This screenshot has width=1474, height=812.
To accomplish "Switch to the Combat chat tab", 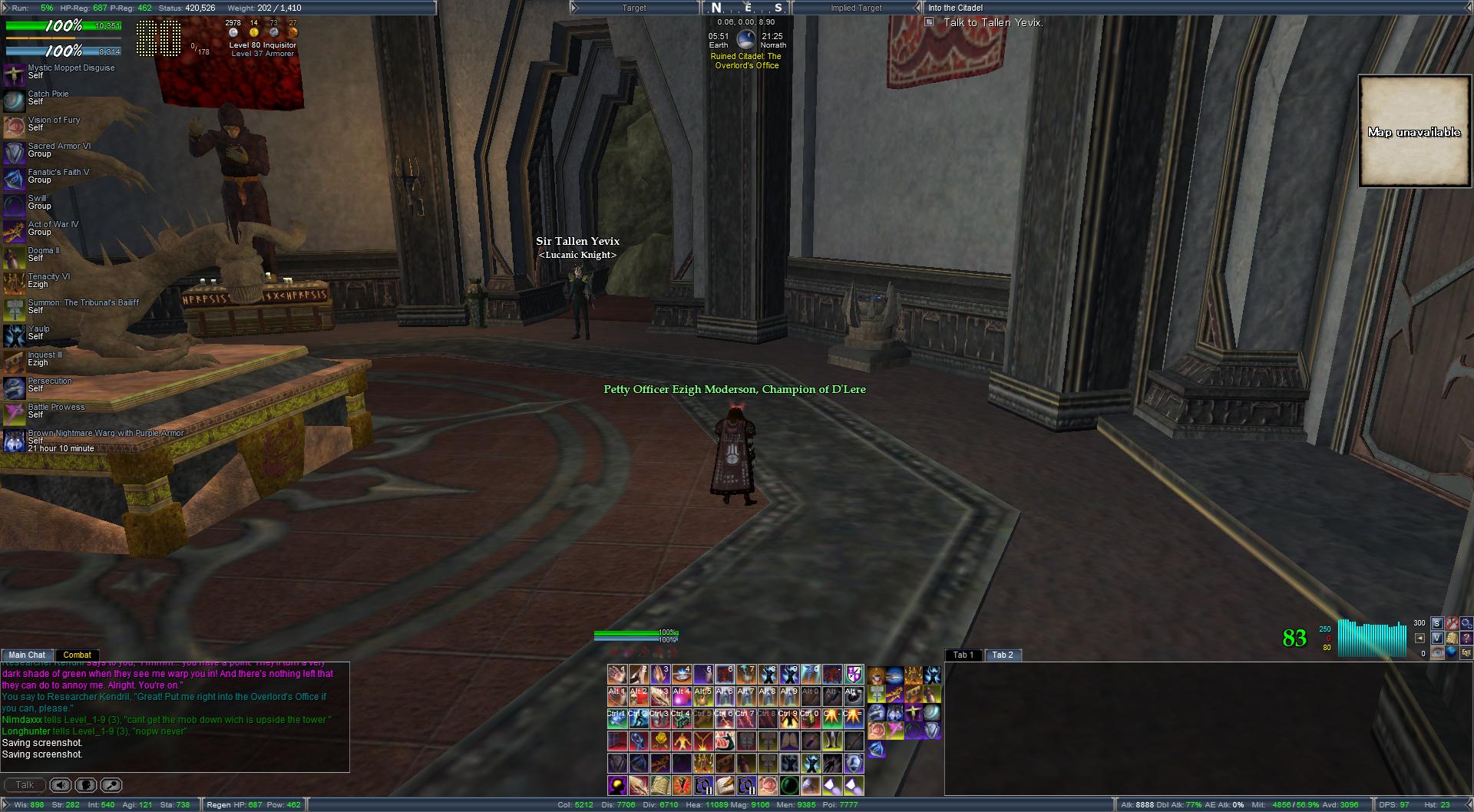I will (77, 655).
